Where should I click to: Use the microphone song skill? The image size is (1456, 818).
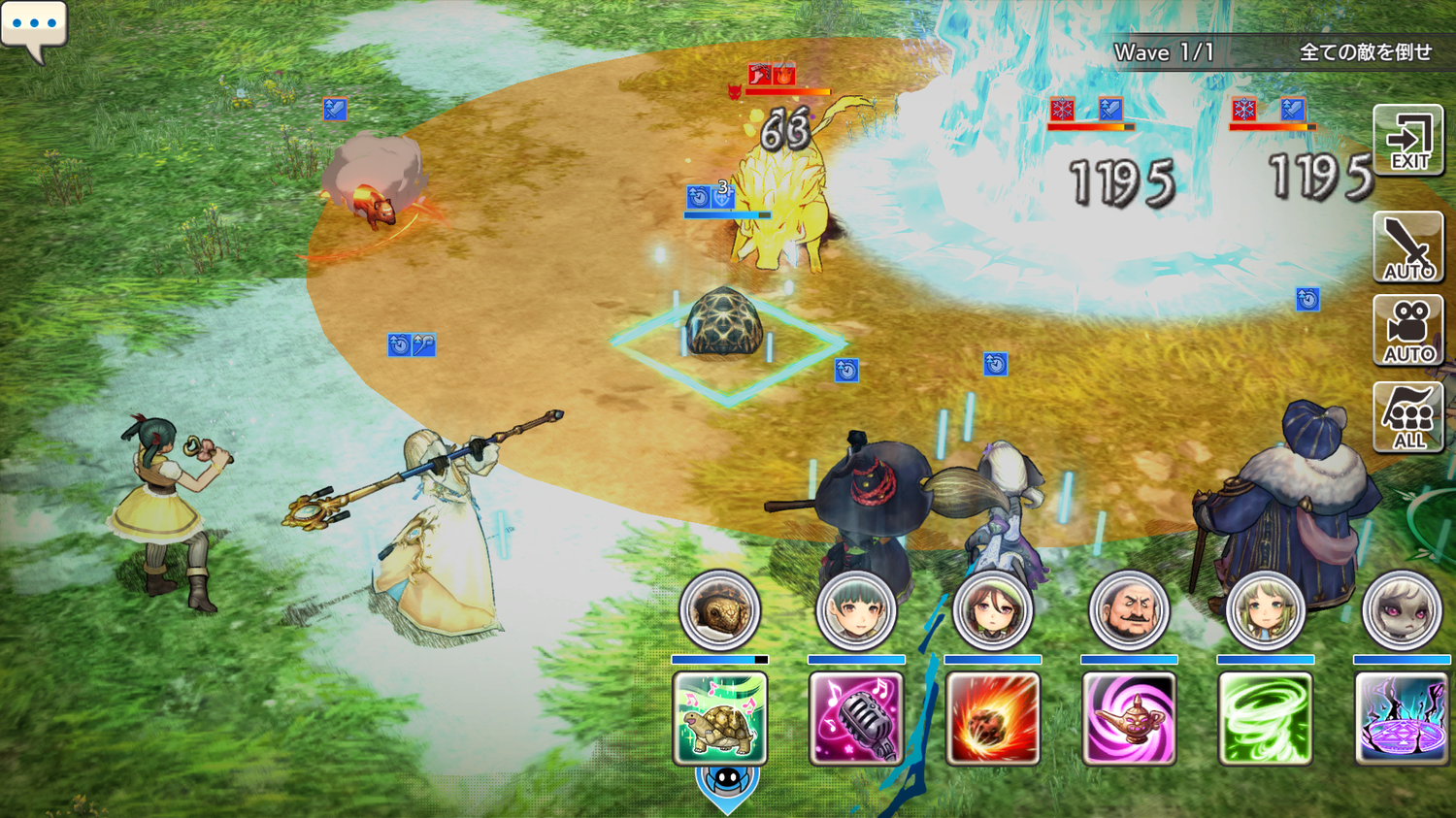(x=855, y=718)
